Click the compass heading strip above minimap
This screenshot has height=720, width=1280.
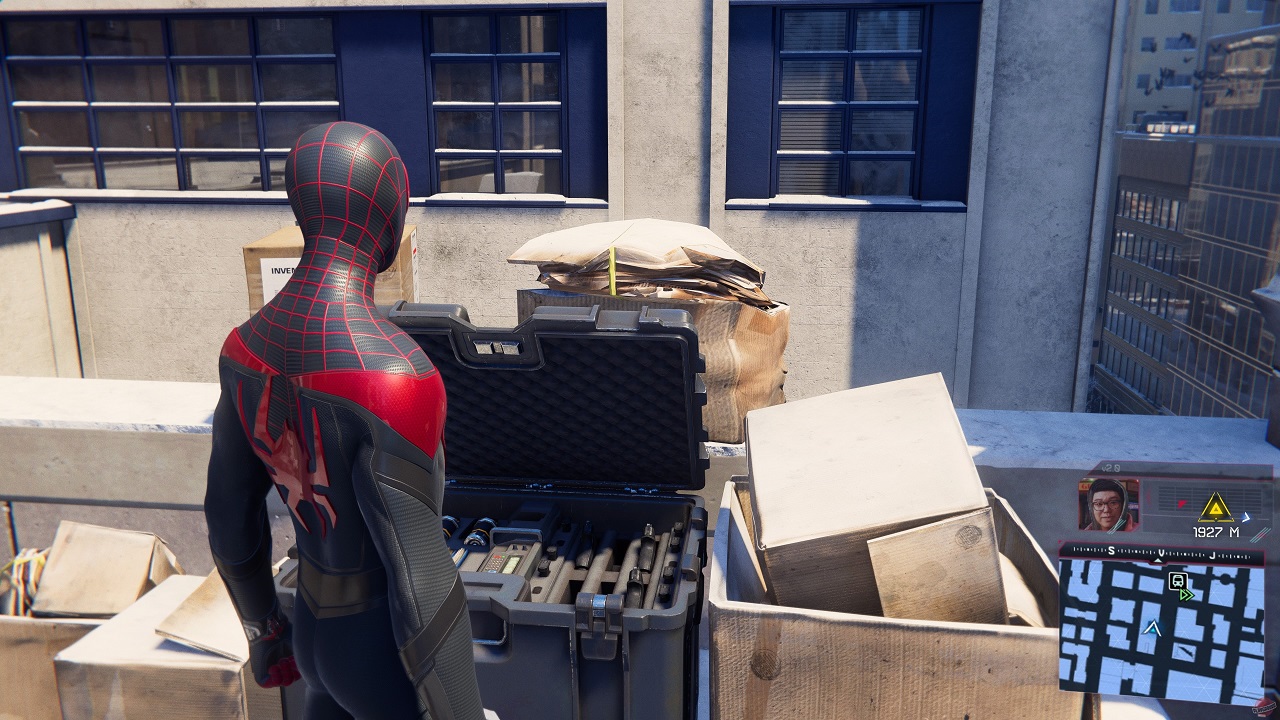pos(1160,552)
